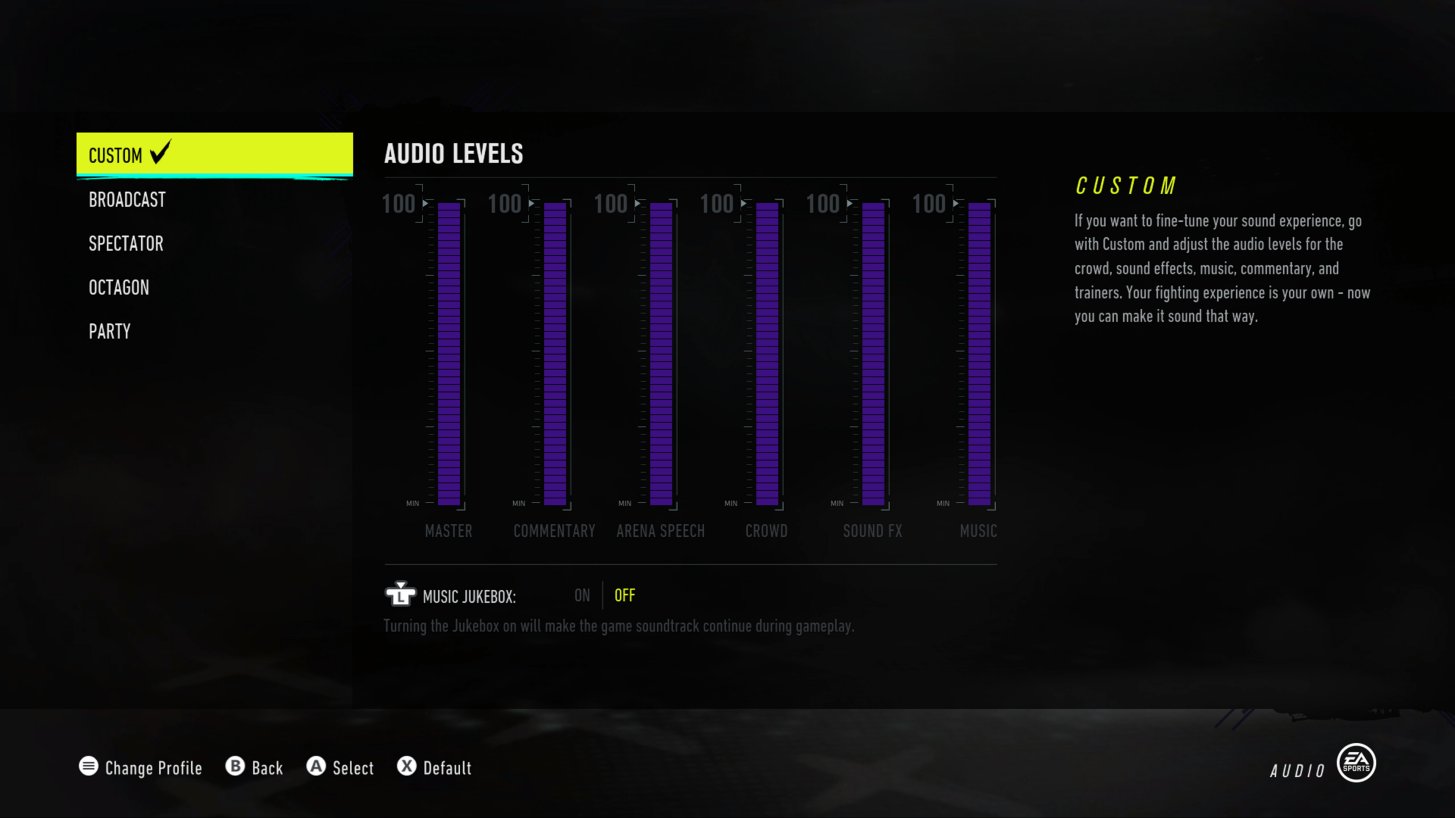Screen dimensions: 1455x818
Task: Click the arrow above the Master meter
Action: click(x=424, y=204)
